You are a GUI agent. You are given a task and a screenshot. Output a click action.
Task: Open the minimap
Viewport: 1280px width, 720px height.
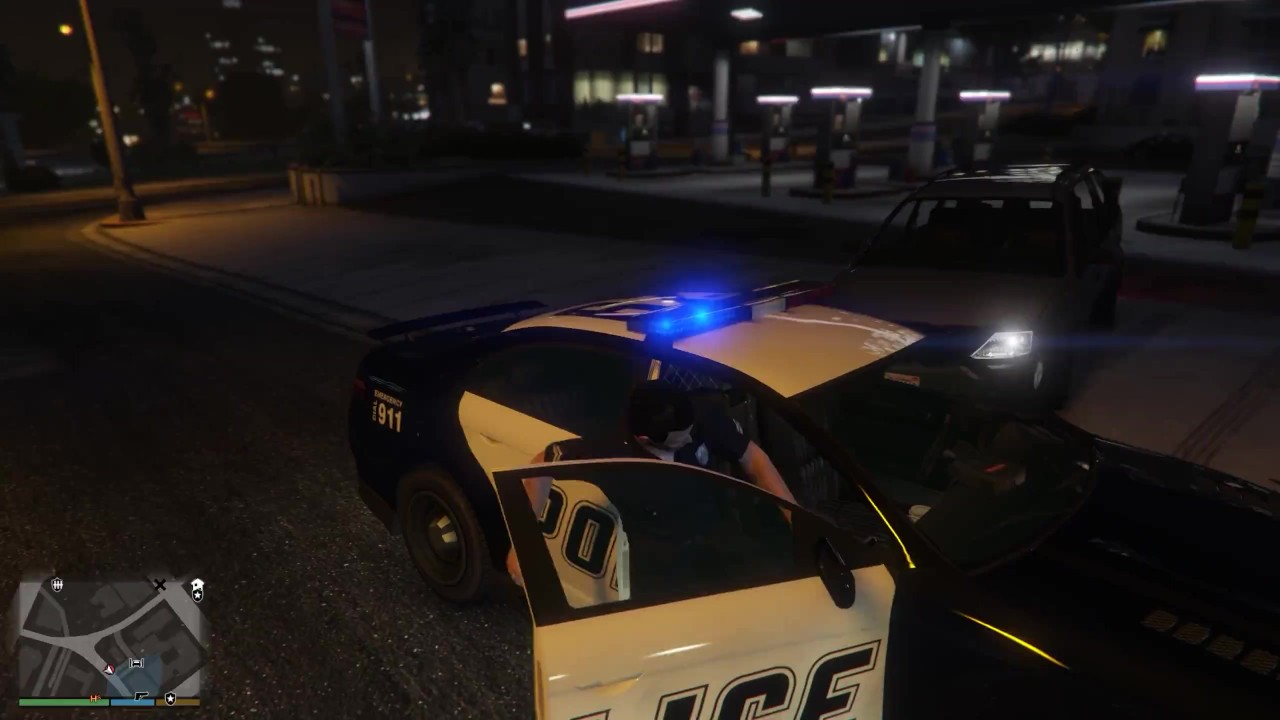(108, 638)
